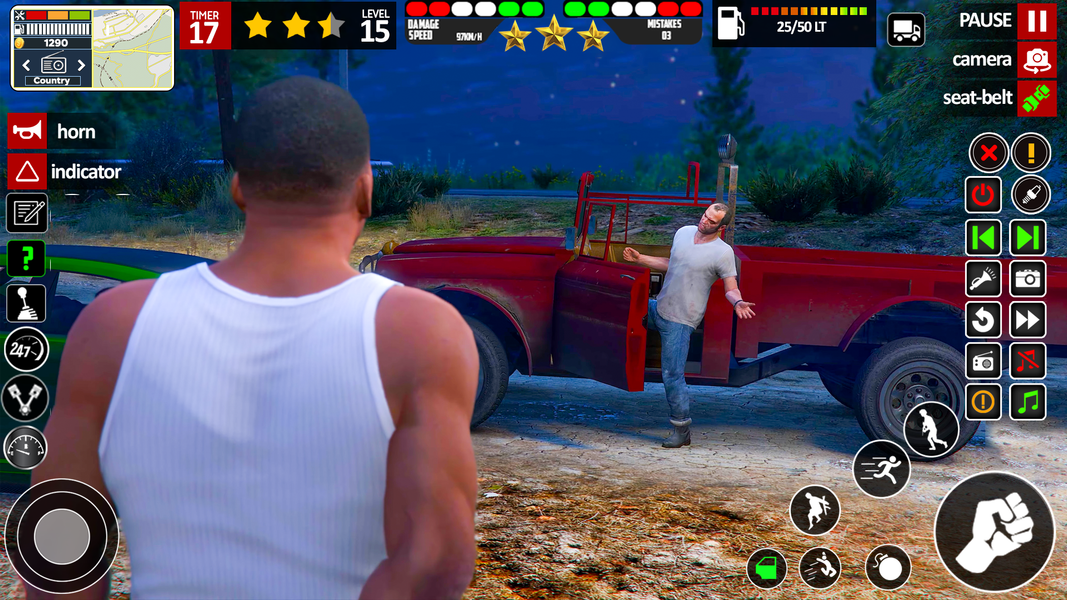Mute the music with the red note
This screenshot has width=1067, height=600.
(x=1028, y=360)
